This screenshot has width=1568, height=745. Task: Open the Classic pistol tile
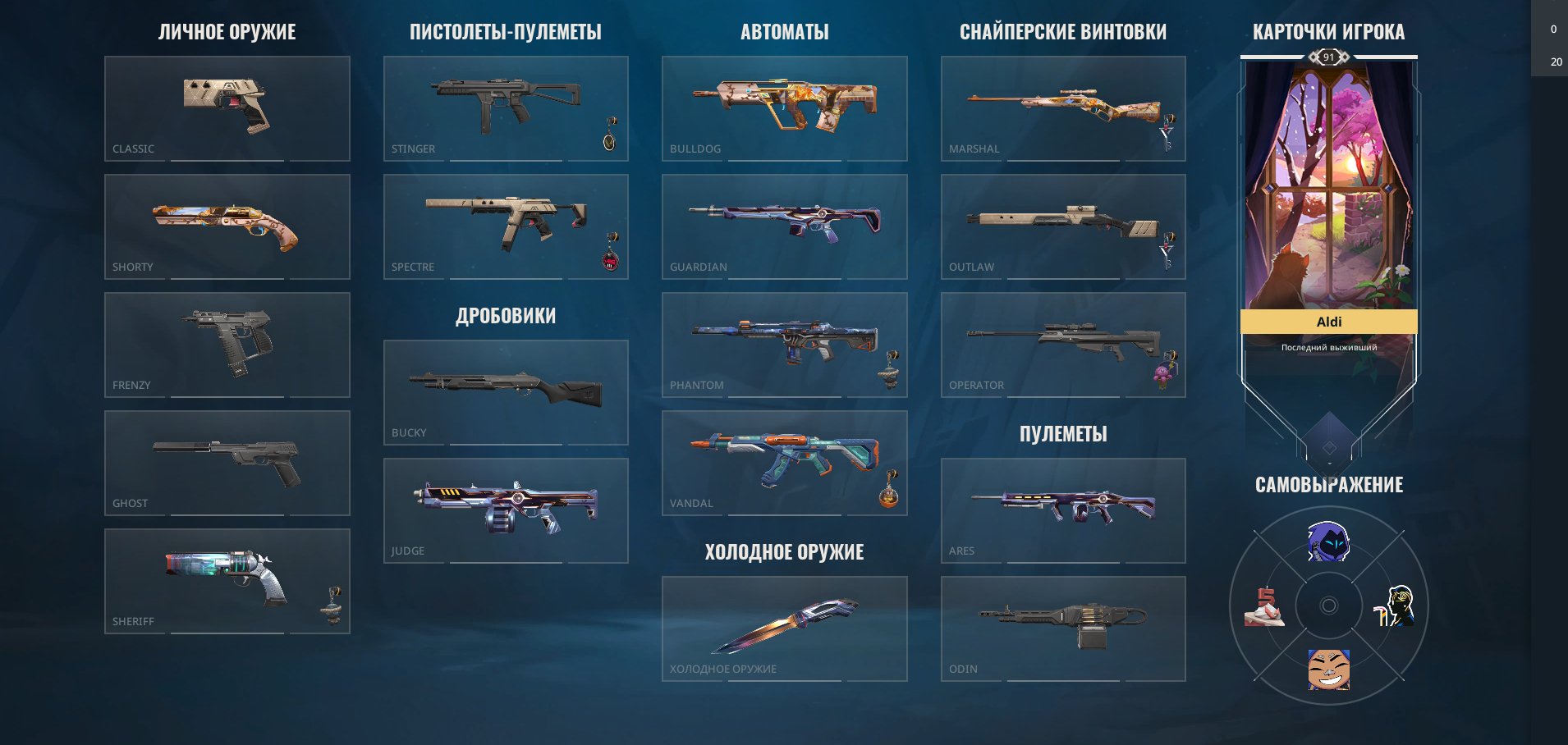pos(227,108)
